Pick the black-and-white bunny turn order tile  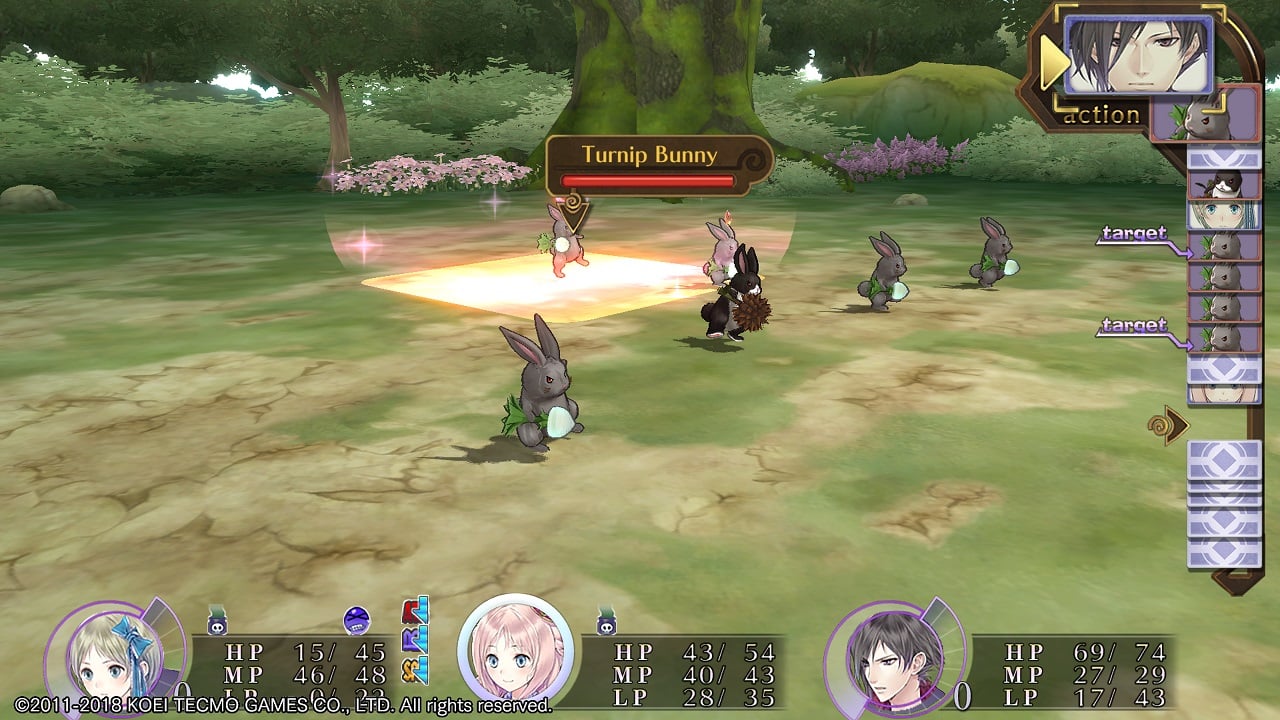(x=1223, y=184)
